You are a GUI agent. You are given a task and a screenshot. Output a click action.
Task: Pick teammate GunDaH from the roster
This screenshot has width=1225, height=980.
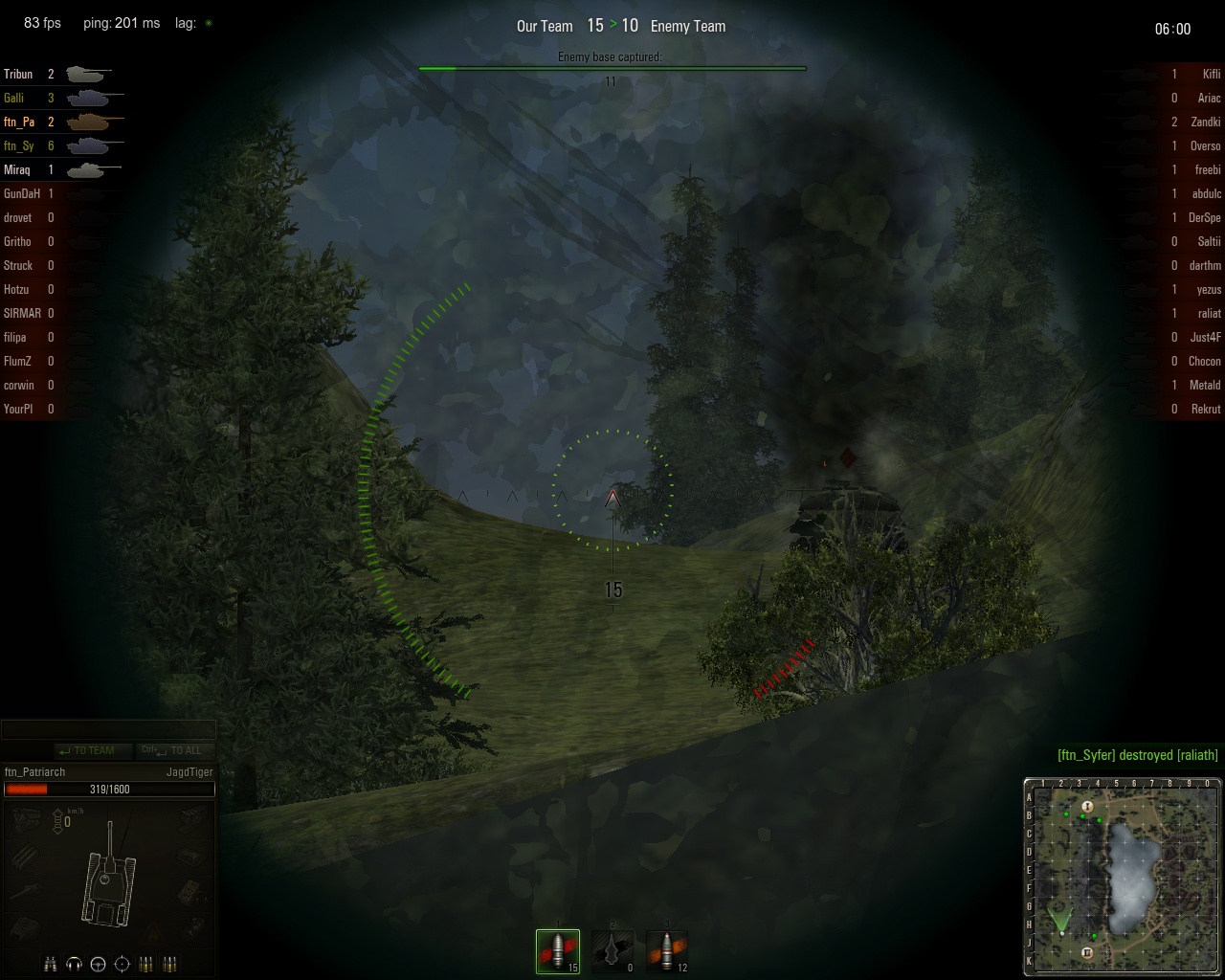[21, 193]
